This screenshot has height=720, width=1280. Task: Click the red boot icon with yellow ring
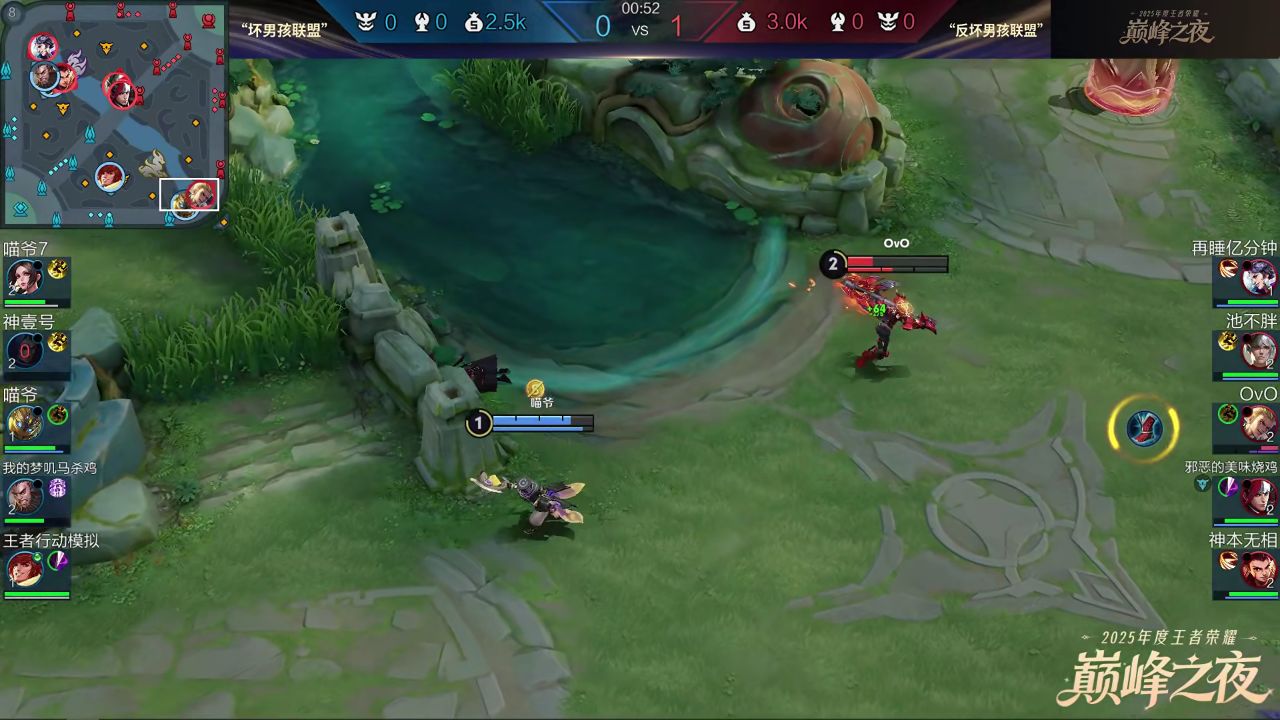1143,428
